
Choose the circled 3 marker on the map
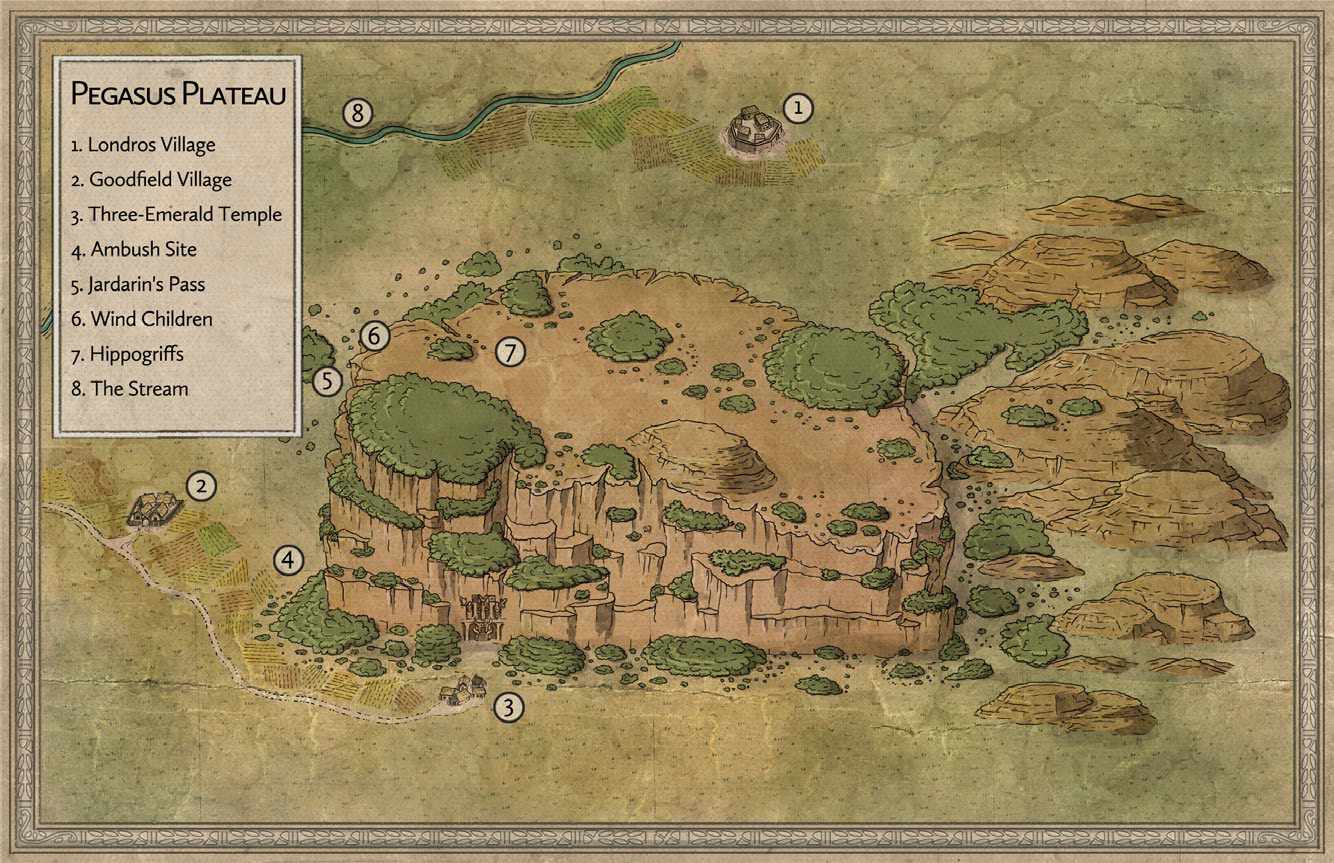click(510, 708)
